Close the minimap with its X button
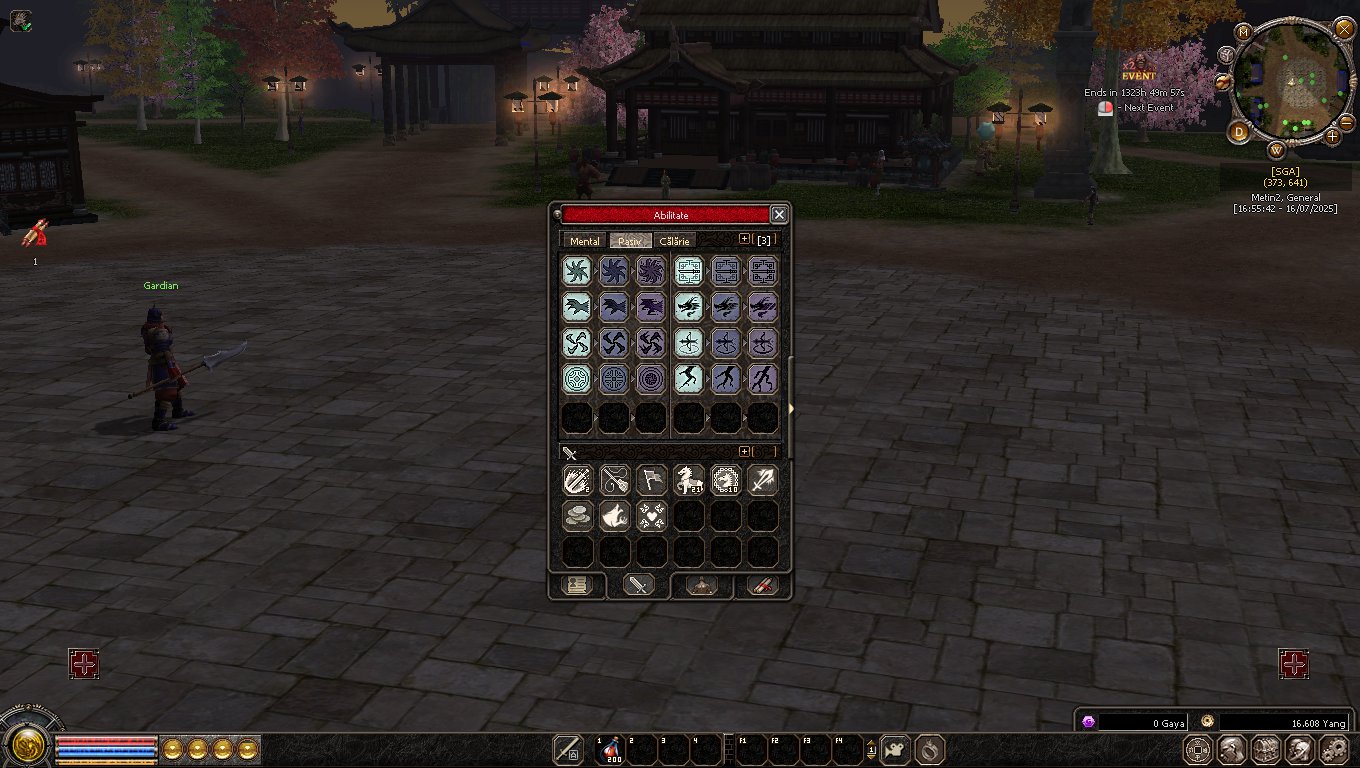 pos(1344,28)
